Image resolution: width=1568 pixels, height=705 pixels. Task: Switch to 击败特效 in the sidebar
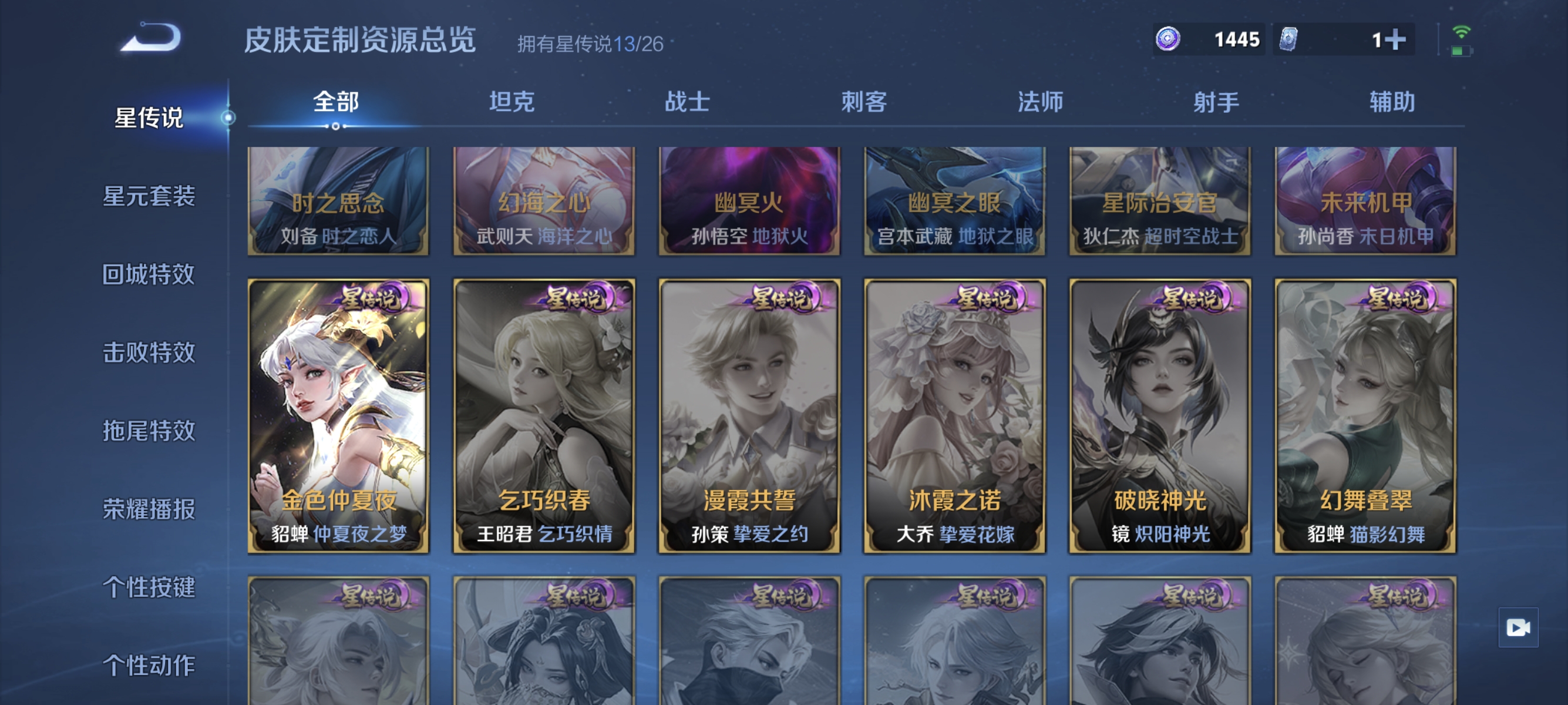[x=150, y=354]
